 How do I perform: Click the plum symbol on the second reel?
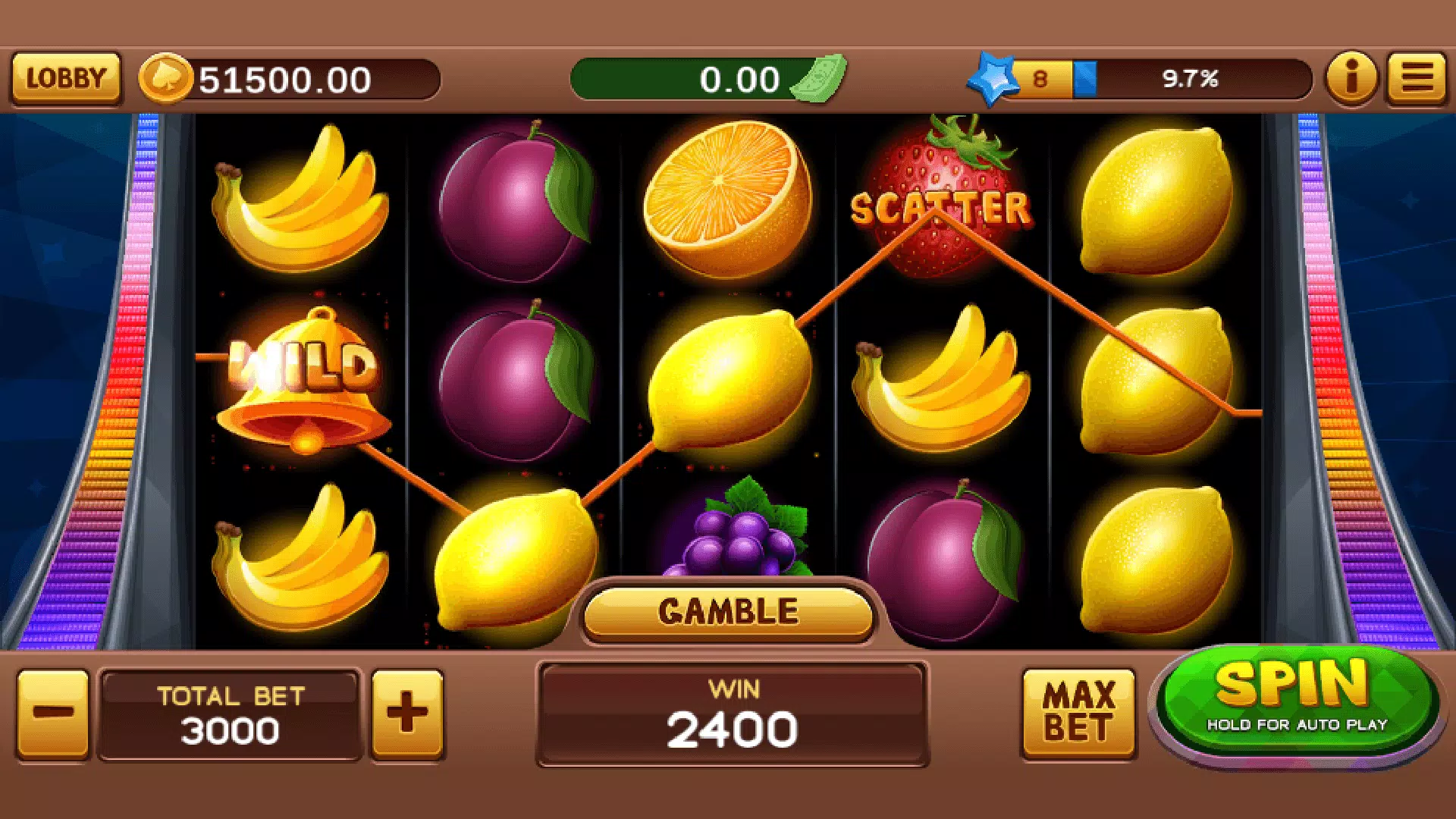516,205
